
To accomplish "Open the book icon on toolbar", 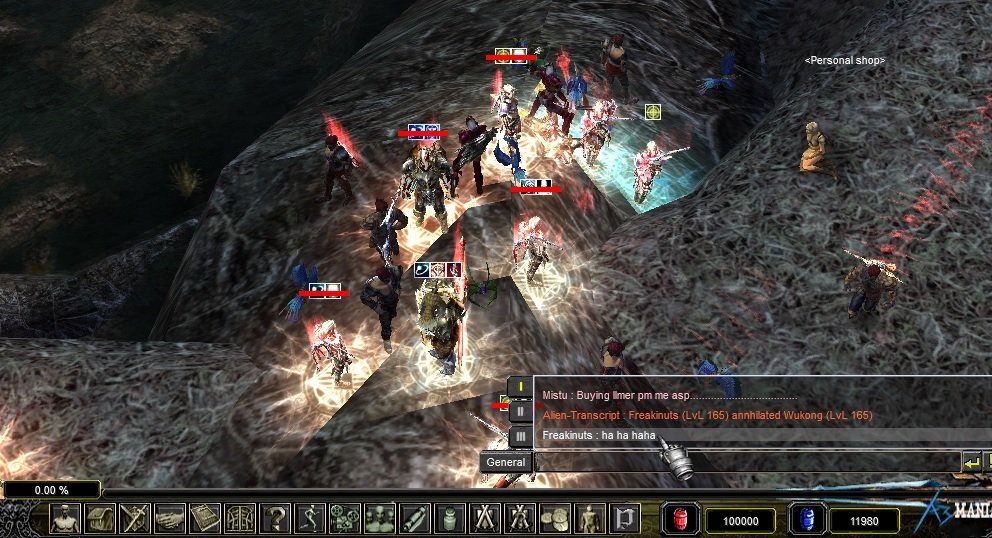I will [205, 518].
